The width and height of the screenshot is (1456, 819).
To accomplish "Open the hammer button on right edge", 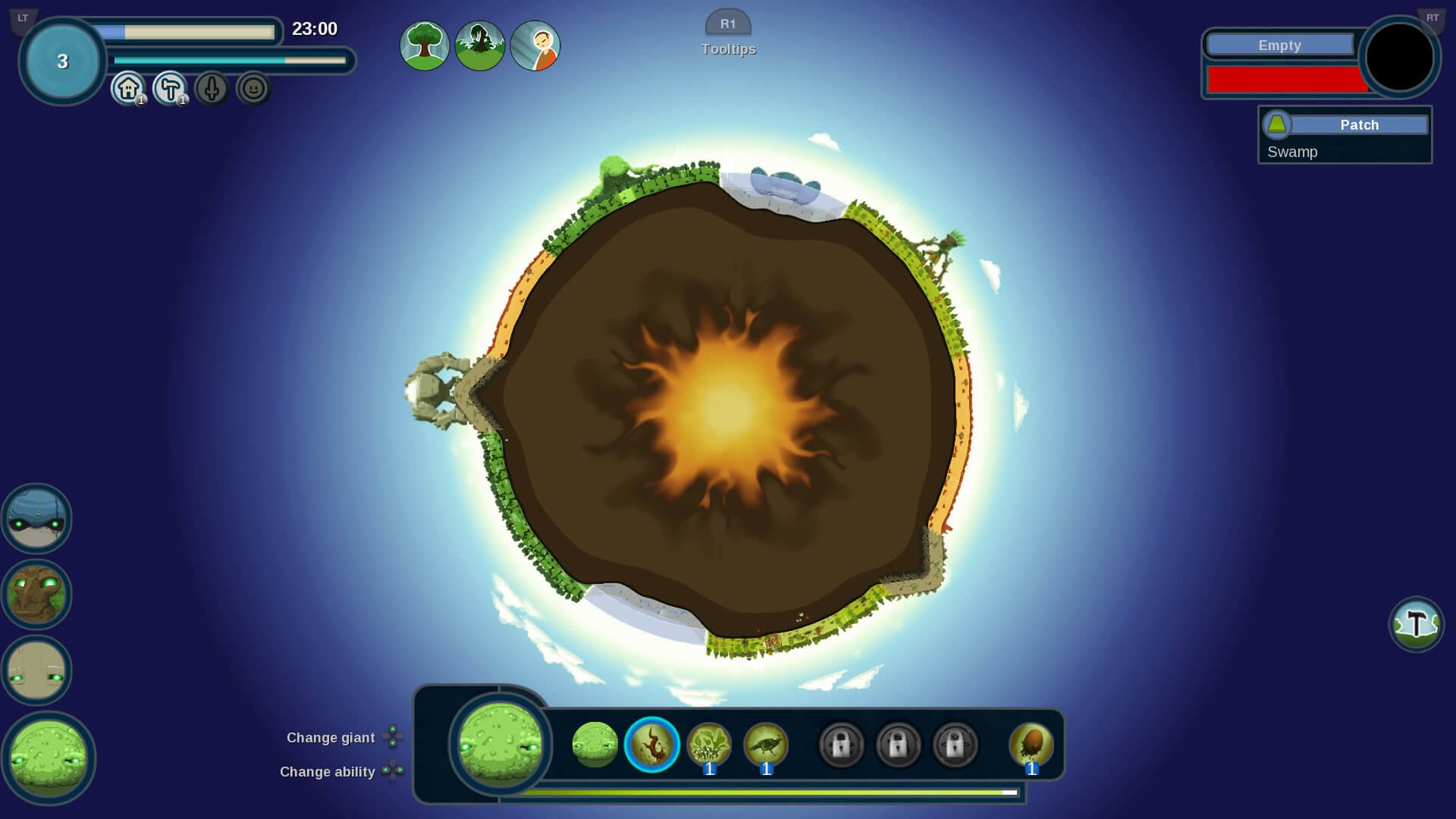I will point(1416,624).
